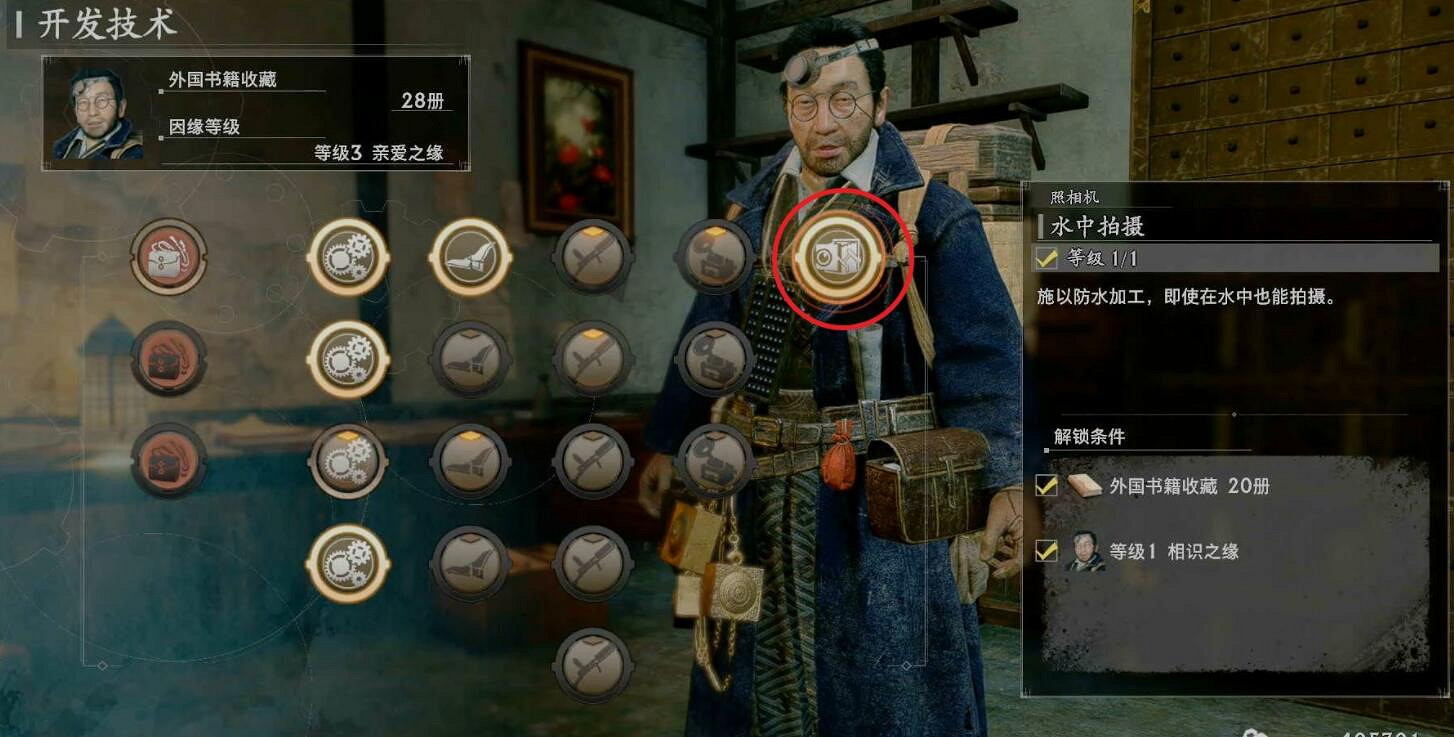This screenshot has width=1454, height=737.
Task: Click the bottommost rifle skill node
Action: click(593, 657)
